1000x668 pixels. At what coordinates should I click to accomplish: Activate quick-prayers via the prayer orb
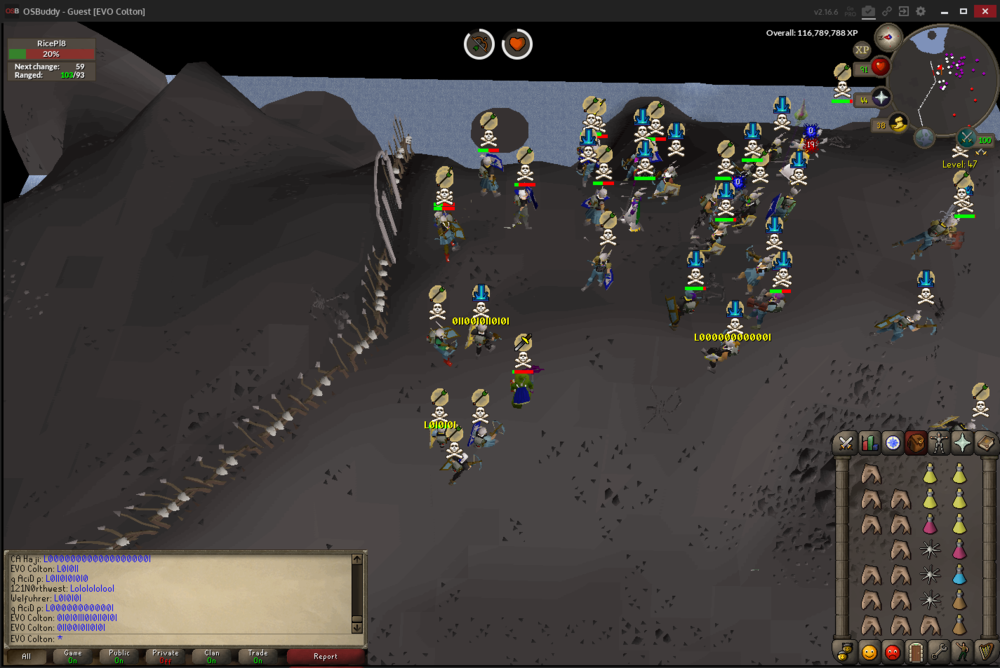881,97
